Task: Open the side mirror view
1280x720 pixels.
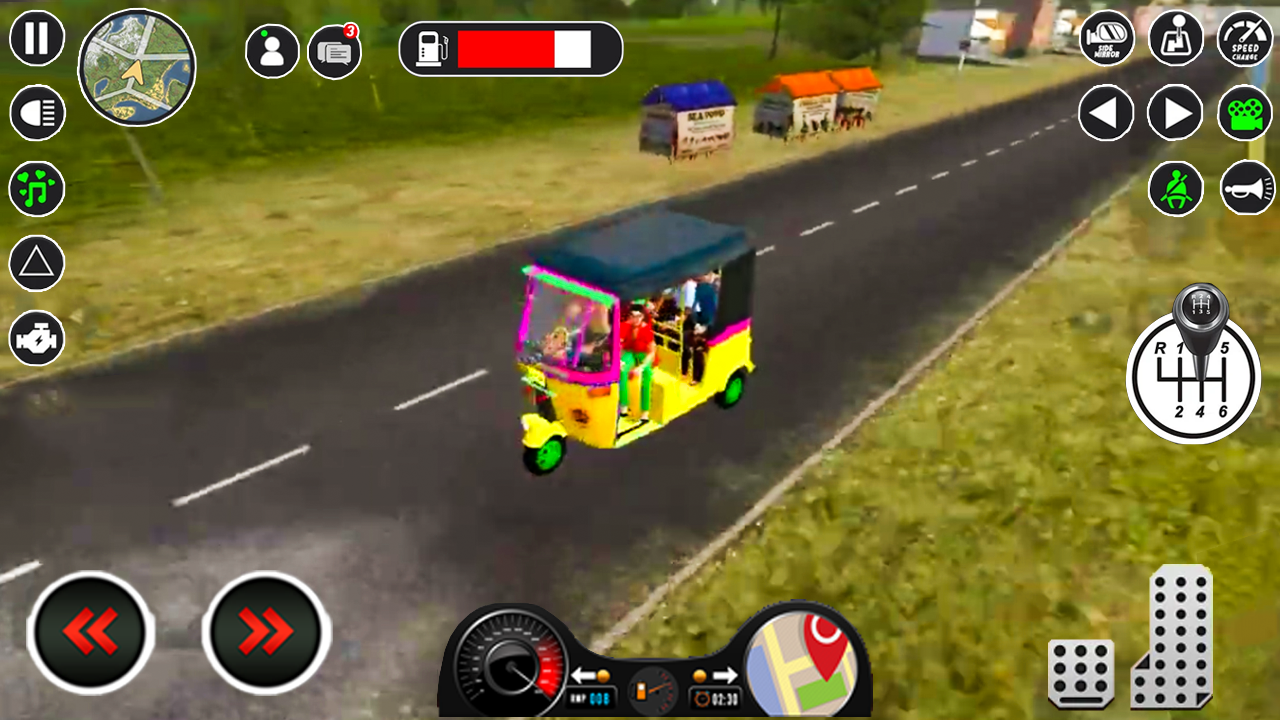Action: click(1106, 39)
